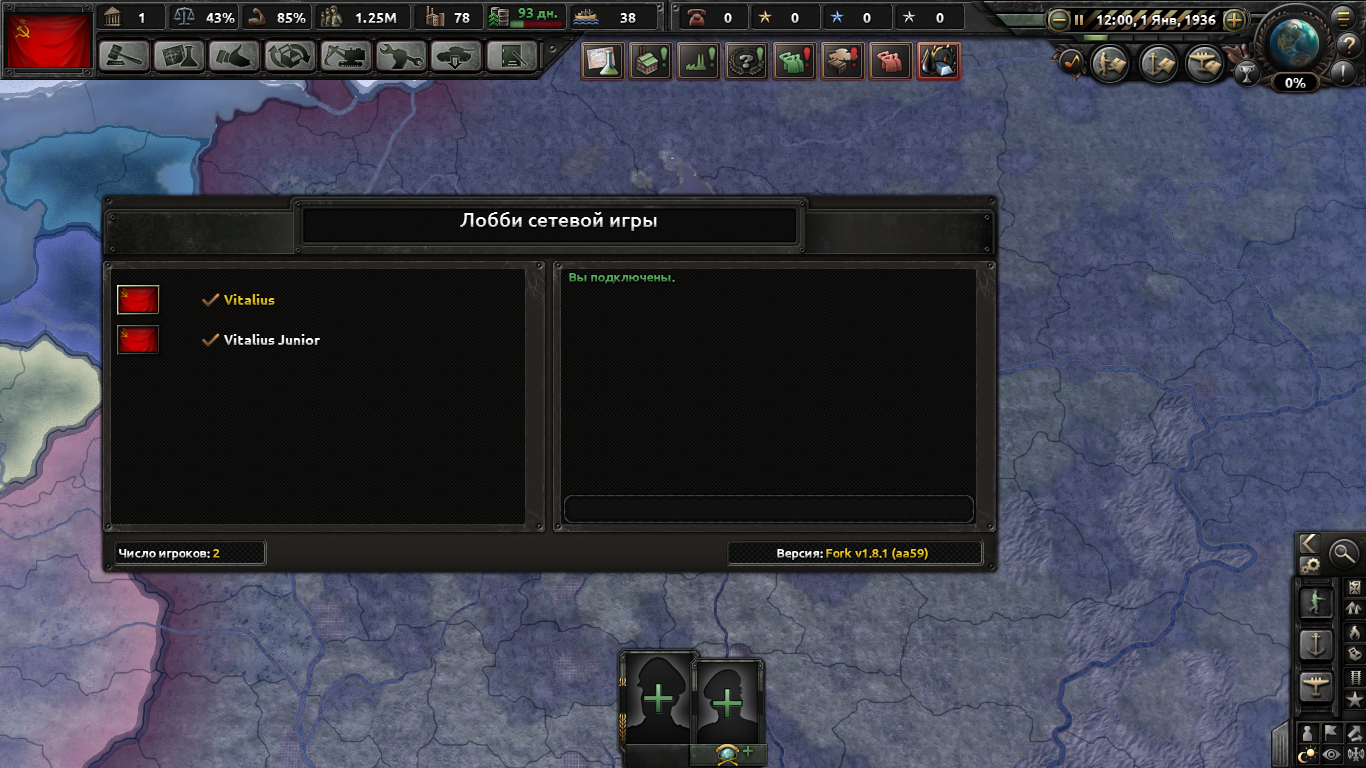Switch to the naval anchor map mode
Image resolution: width=1366 pixels, height=768 pixels.
click(1316, 644)
